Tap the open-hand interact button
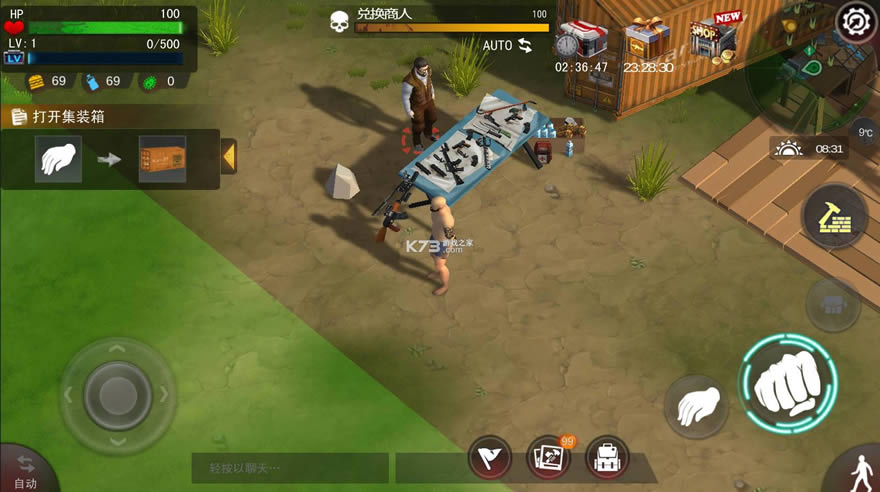 click(696, 405)
